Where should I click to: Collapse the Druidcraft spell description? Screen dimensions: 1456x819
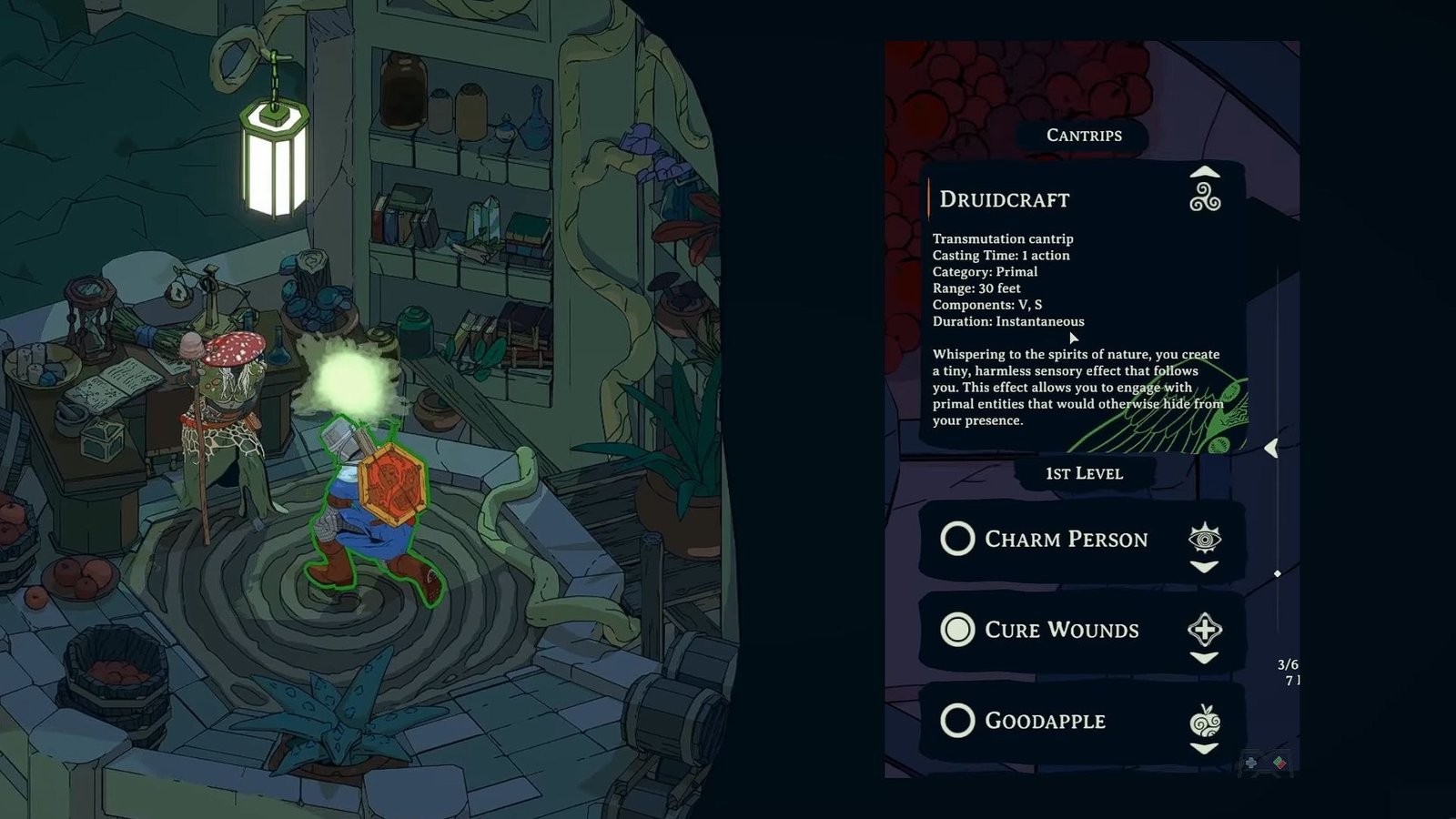(1204, 172)
